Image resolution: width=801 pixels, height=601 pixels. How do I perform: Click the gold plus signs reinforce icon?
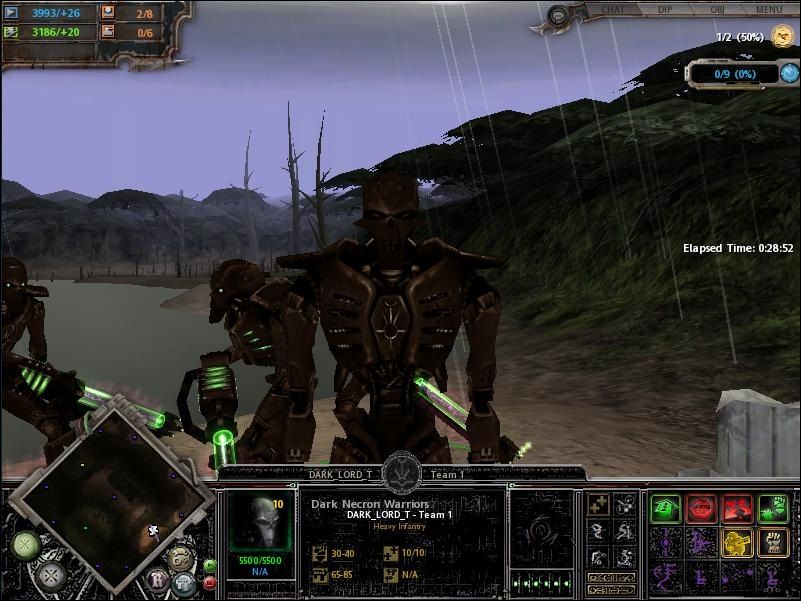[x=598, y=505]
